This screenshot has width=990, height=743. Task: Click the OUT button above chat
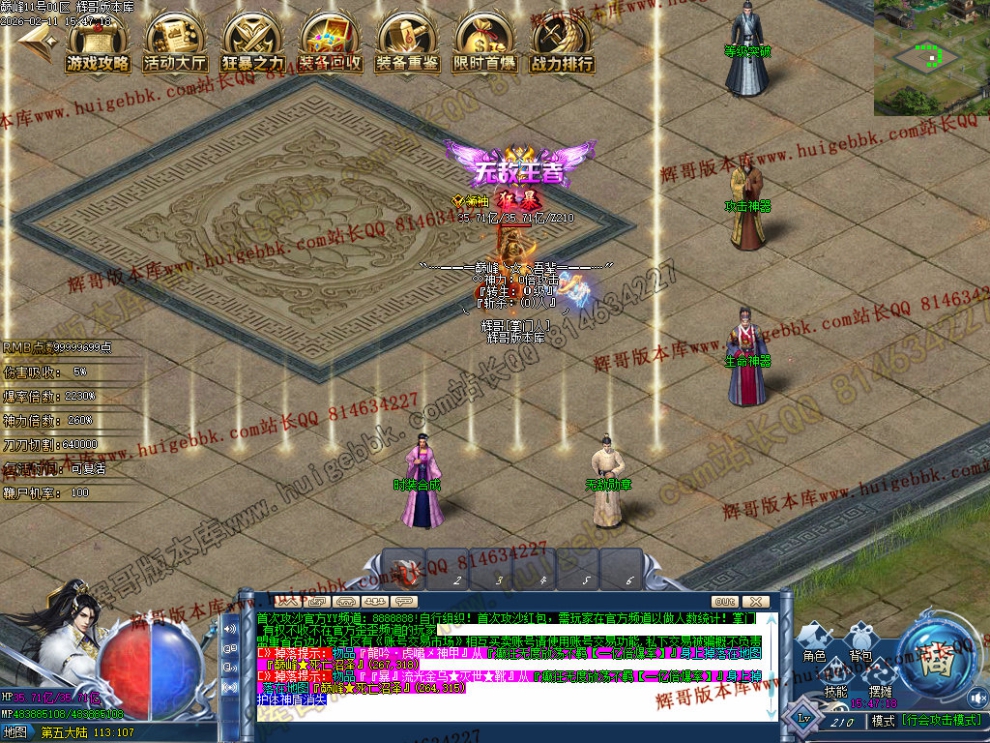[725, 602]
